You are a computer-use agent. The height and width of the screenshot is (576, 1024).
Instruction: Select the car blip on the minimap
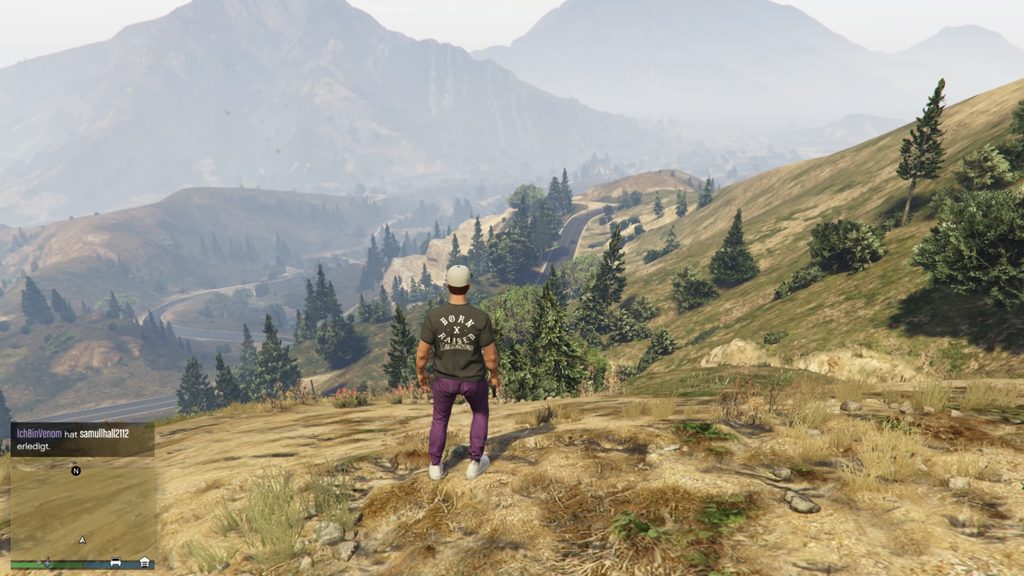point(115,562)
